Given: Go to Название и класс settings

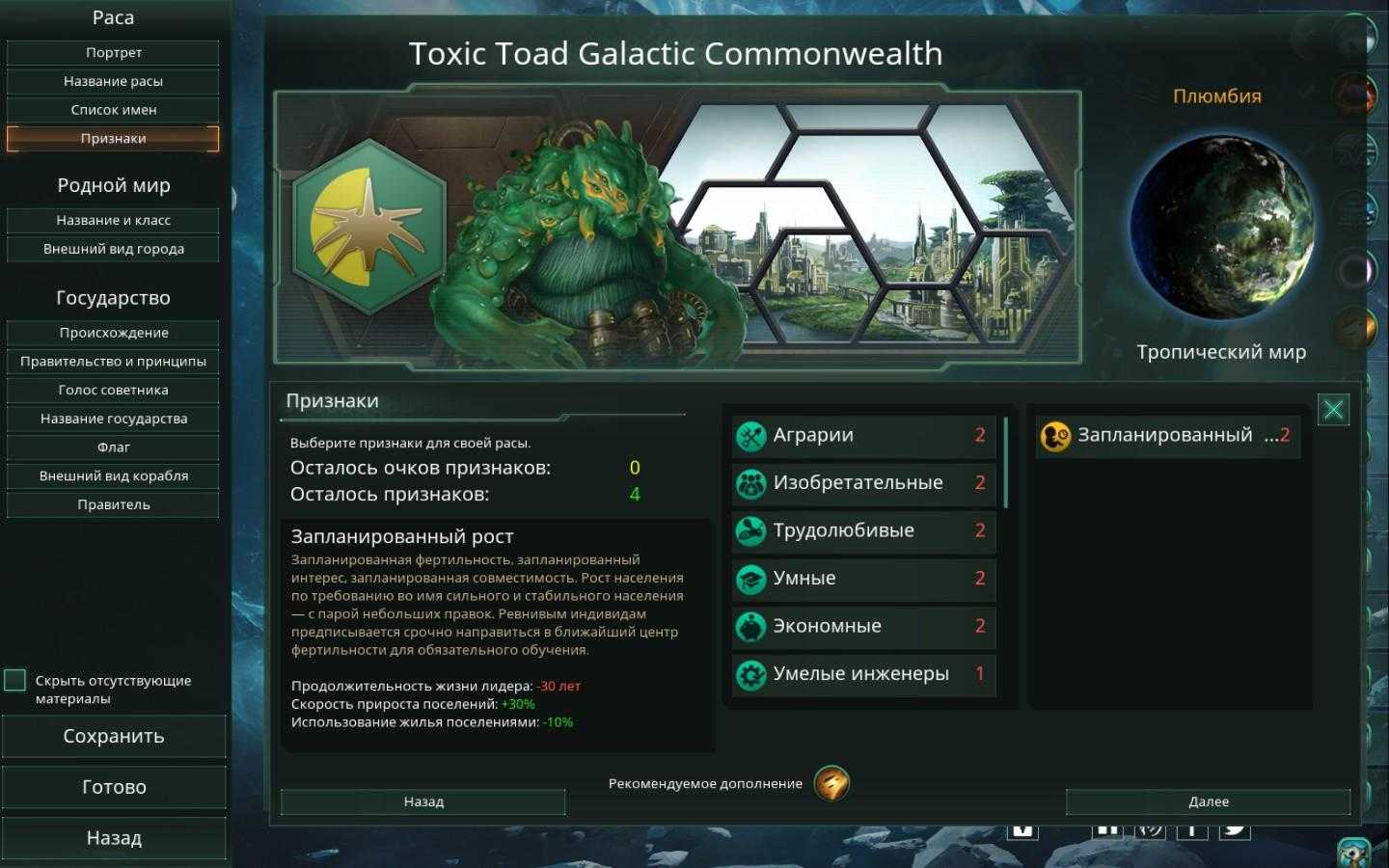Looking at the screenshot, I should 113,220.
